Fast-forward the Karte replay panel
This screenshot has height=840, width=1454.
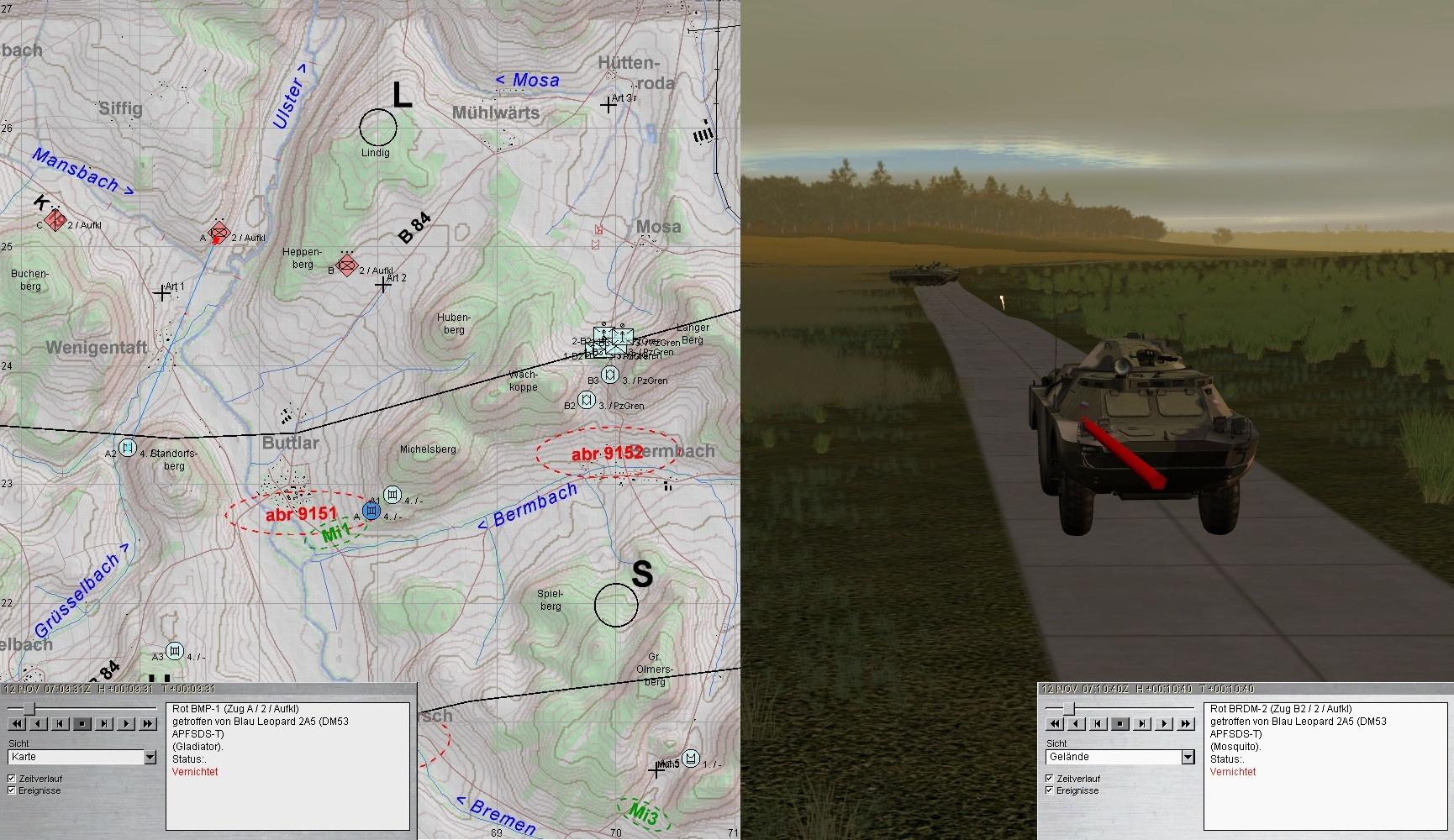click(x=148, y=723)
